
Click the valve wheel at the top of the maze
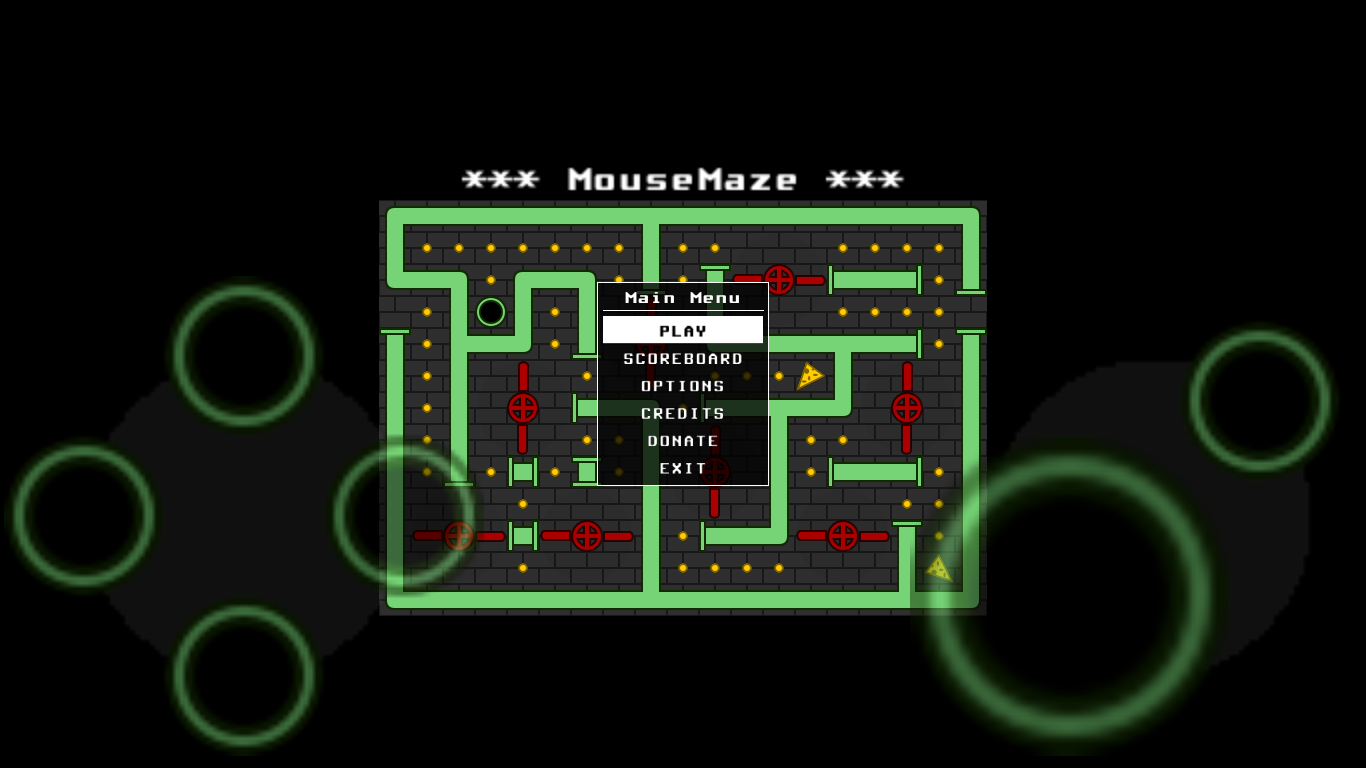click(779, 280)
